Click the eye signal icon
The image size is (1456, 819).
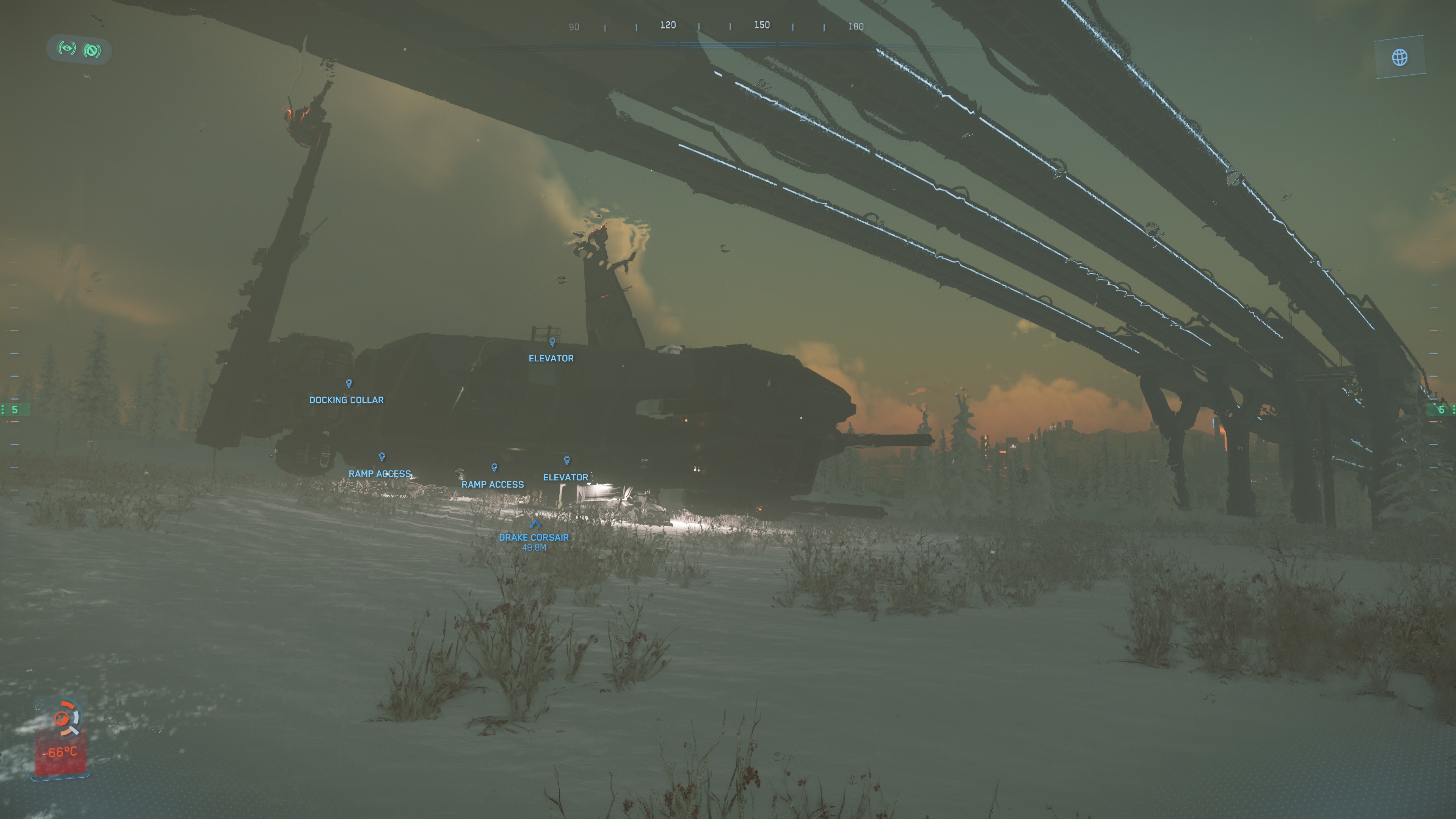pos(67,49)
